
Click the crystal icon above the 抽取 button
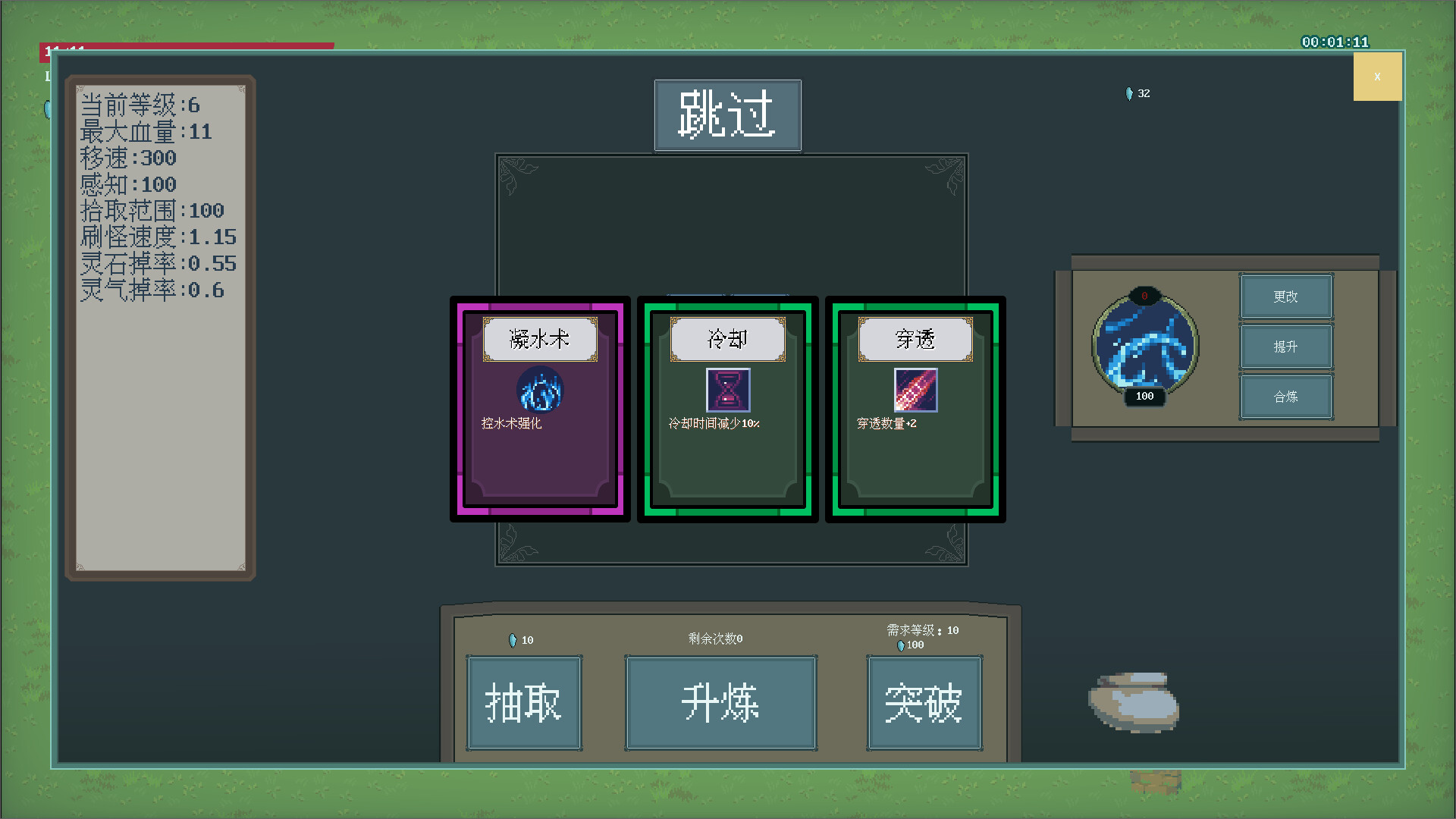click(x=513, y=639)
